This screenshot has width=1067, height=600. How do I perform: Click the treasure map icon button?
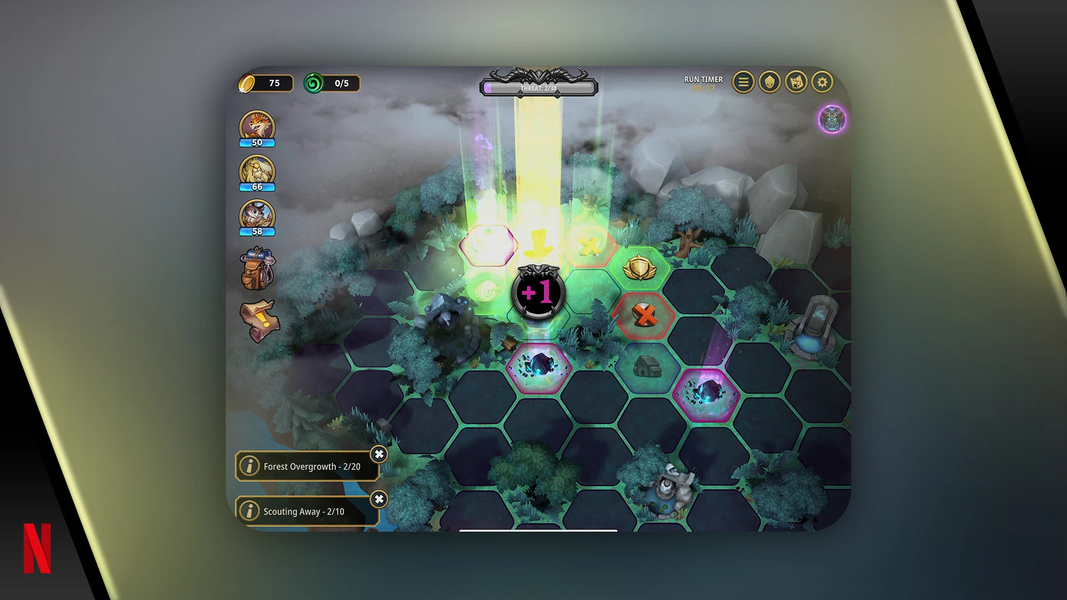(x=796, y=82)
